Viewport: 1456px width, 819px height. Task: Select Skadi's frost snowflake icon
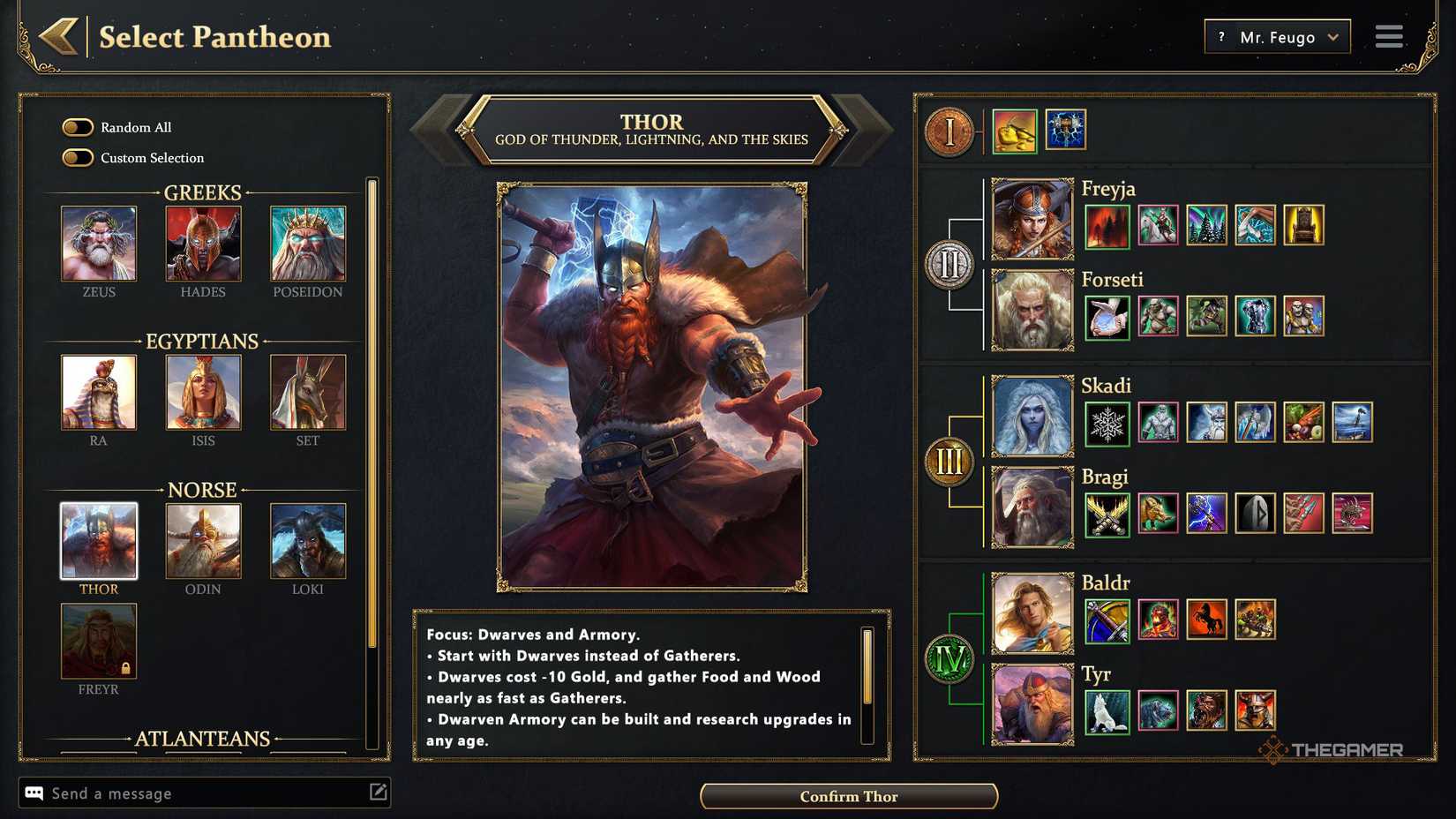(1107, 424)
